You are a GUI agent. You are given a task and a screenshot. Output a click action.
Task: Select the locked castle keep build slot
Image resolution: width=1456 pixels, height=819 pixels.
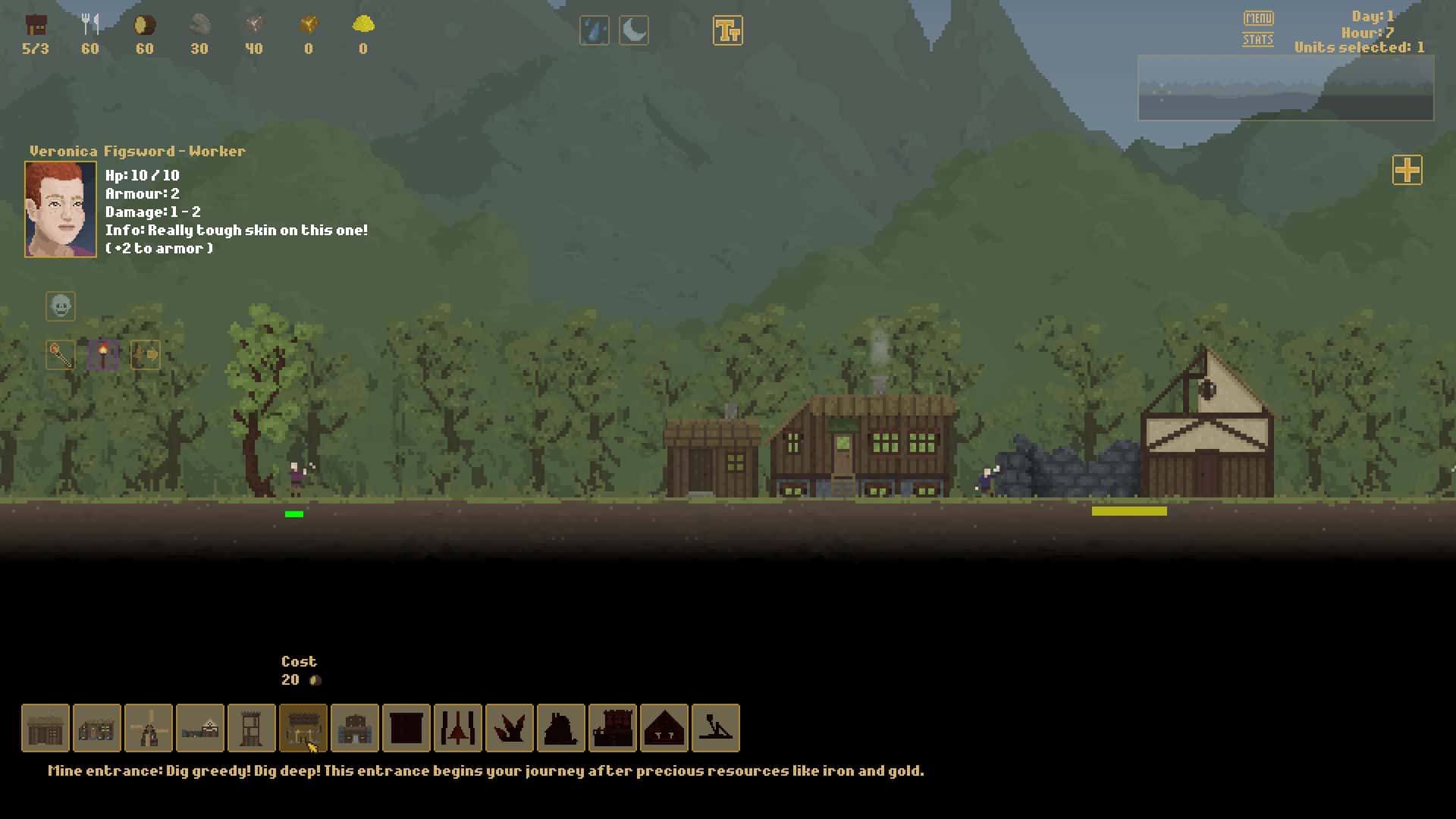point(613,728)
